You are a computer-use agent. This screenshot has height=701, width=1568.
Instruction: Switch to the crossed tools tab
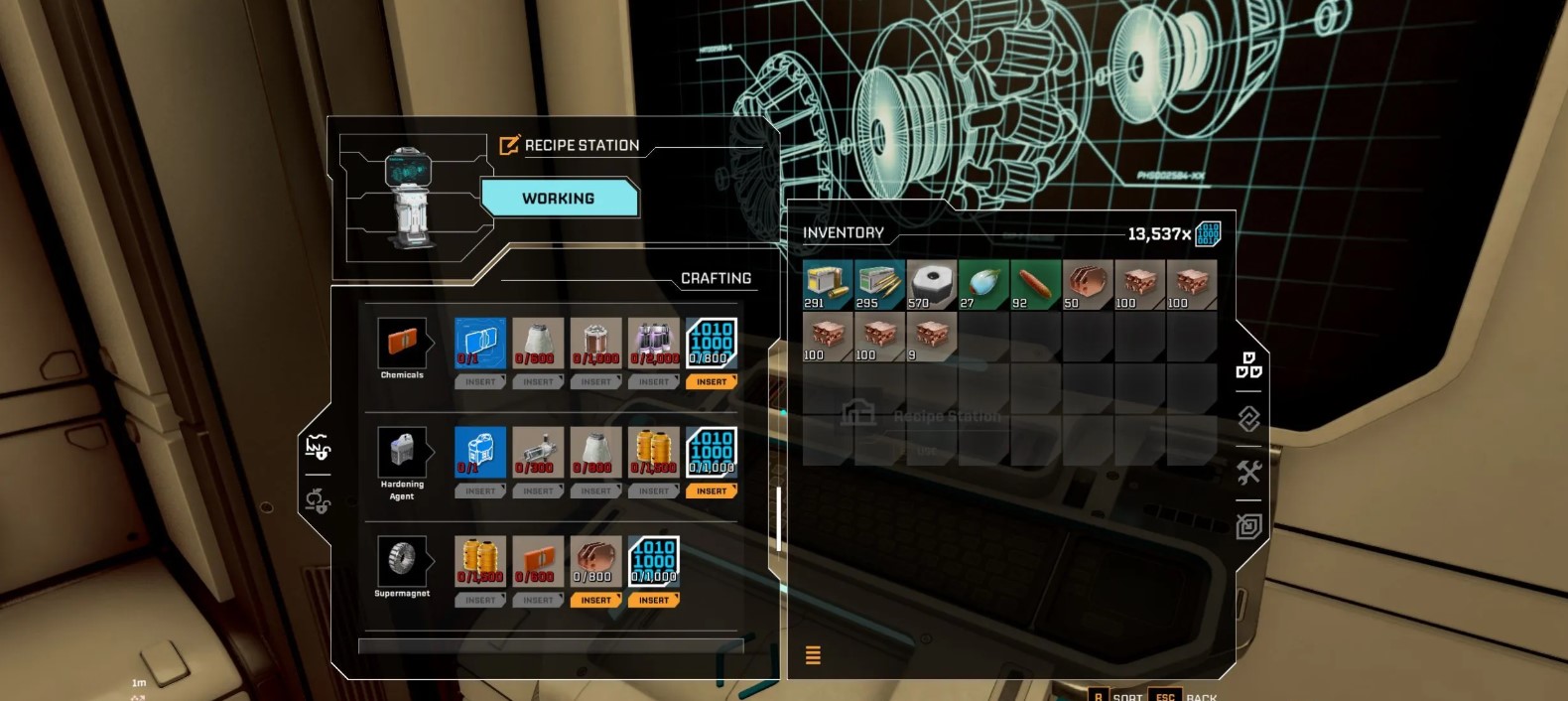point(1248,473)
